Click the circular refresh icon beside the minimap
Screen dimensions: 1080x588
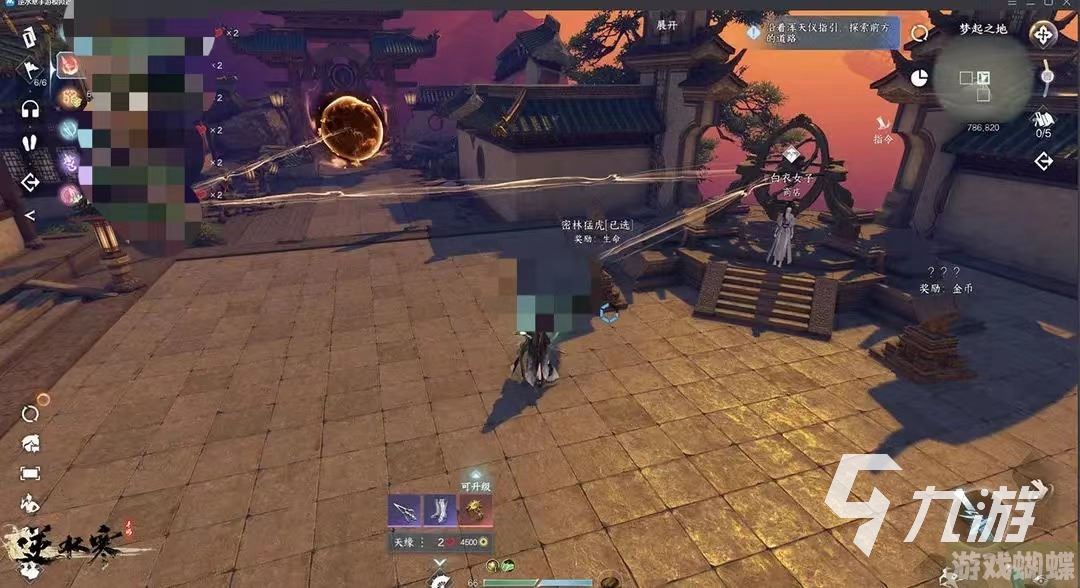pos(919,34)
